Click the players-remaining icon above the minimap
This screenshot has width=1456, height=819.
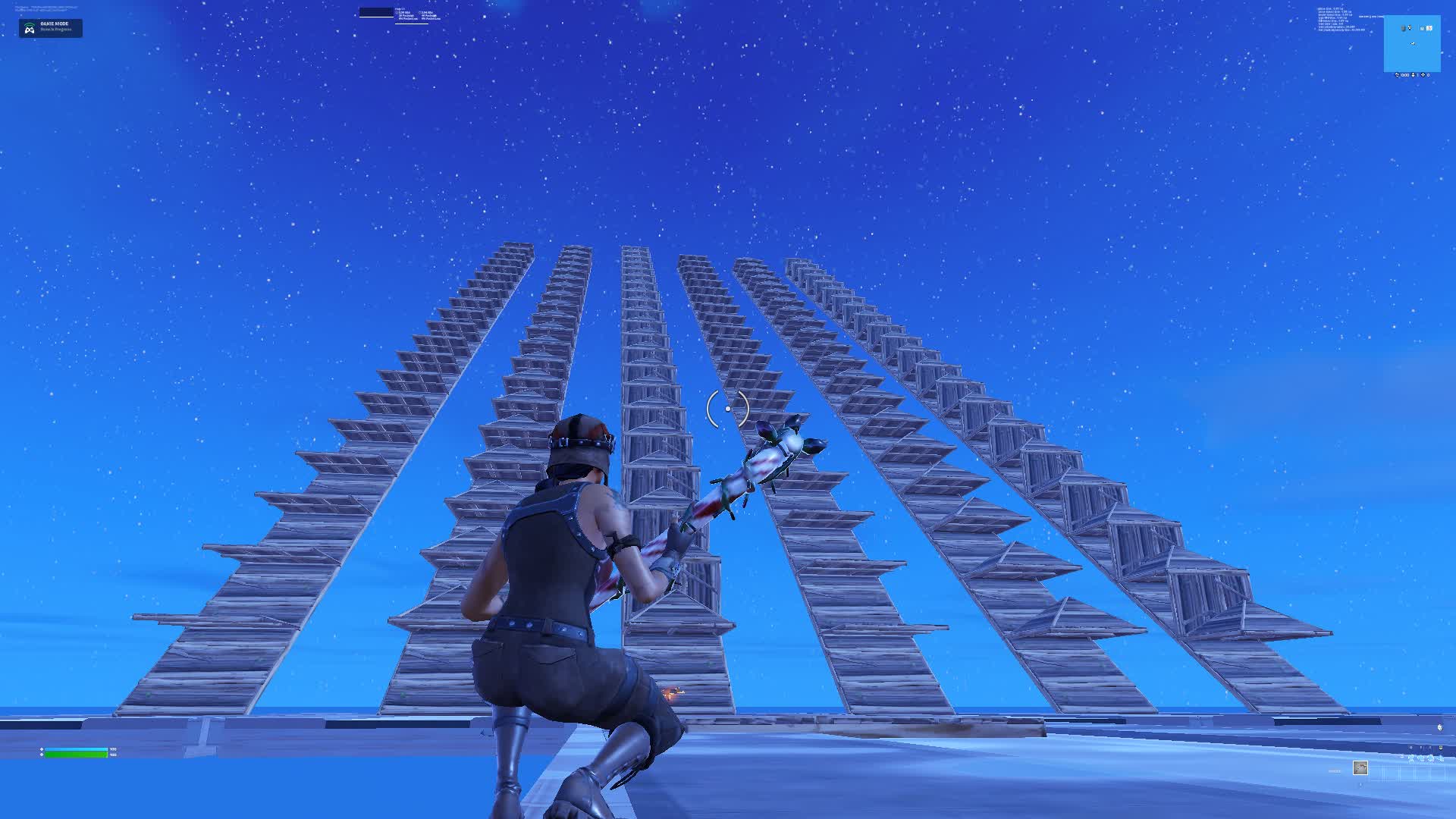pyautogui.click(x=1422, y=29)
